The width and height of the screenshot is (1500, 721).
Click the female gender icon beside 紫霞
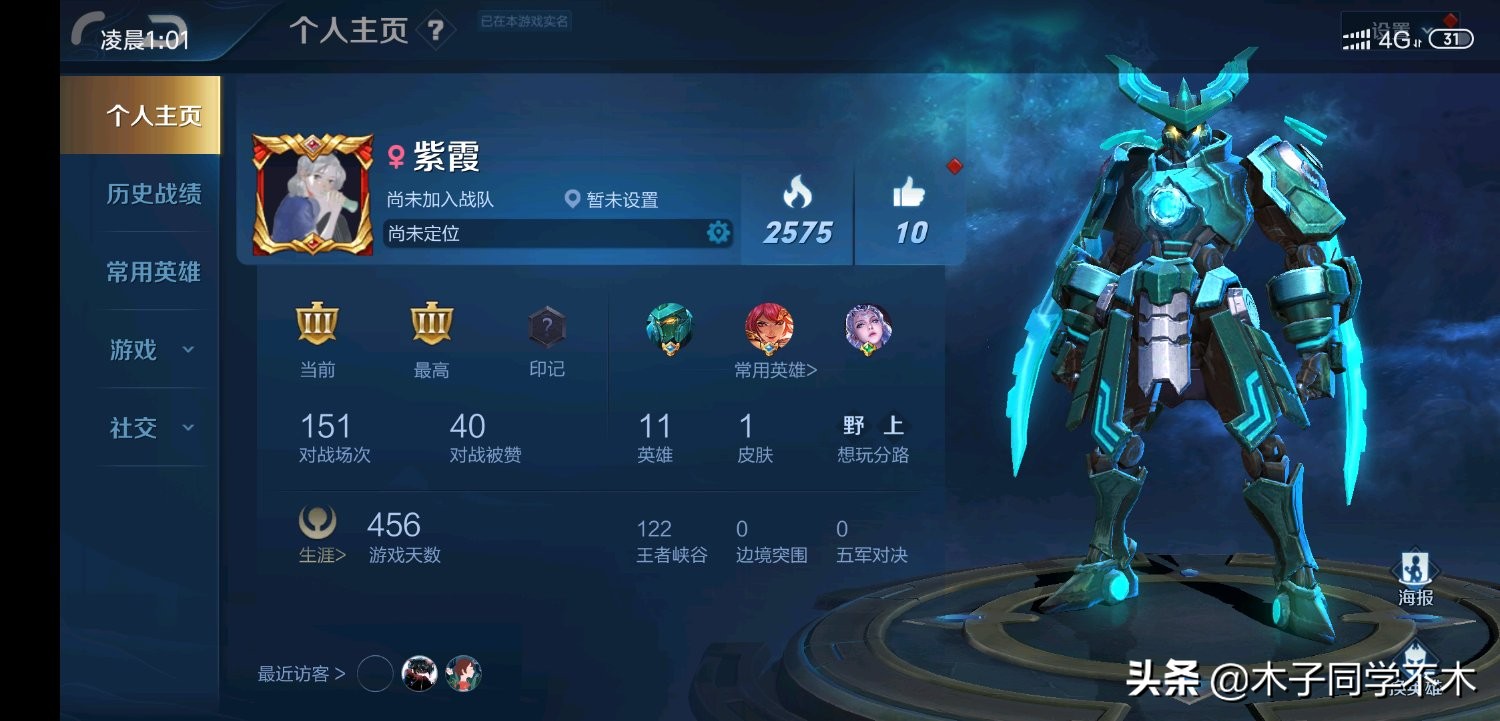pos(398,155)
